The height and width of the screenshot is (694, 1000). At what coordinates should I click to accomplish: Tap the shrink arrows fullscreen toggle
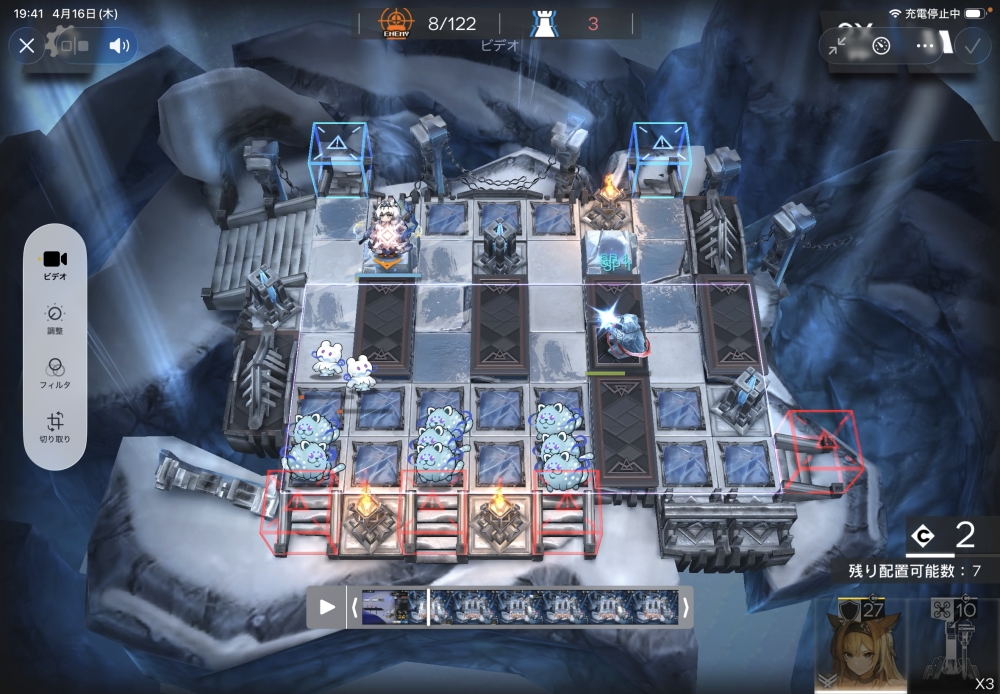(838, 46)
